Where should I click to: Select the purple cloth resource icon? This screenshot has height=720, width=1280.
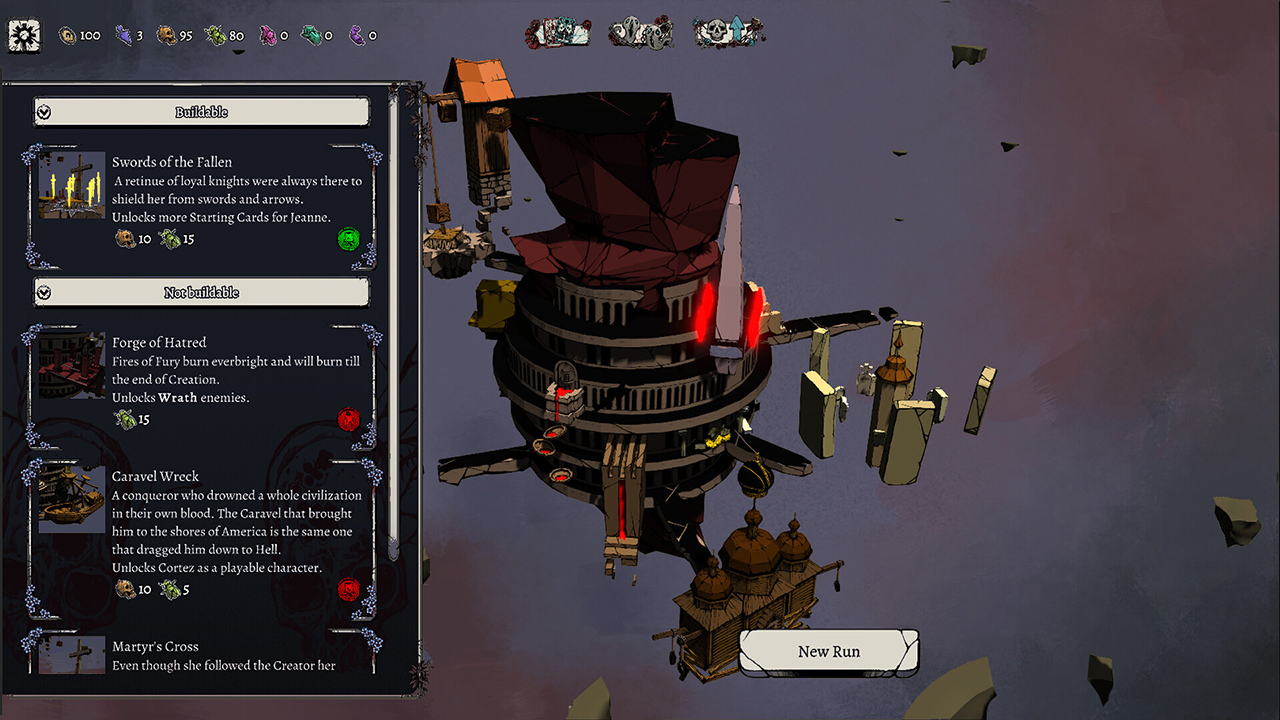(x=124, y=35)
